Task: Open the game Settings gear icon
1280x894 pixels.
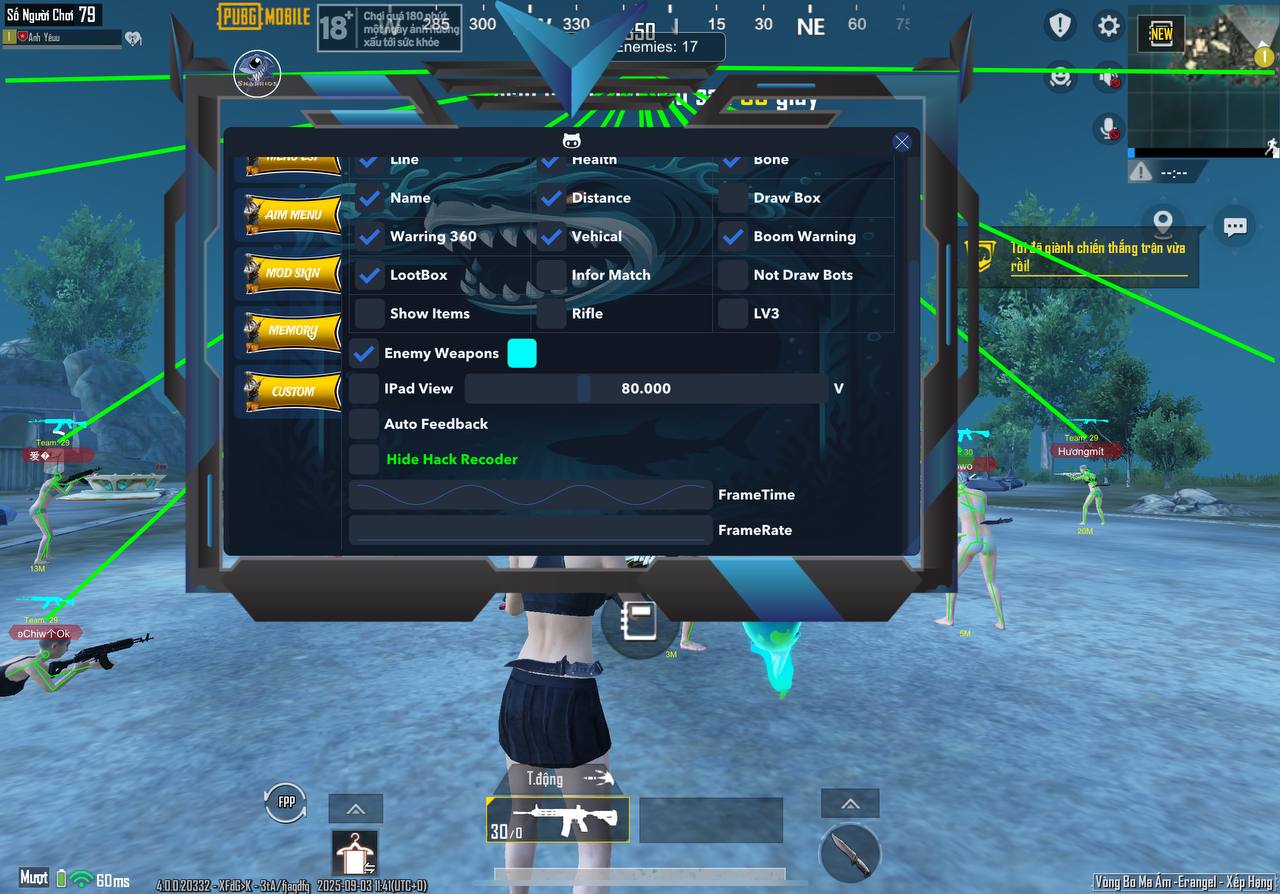Action: click(x=1108, y=26)
